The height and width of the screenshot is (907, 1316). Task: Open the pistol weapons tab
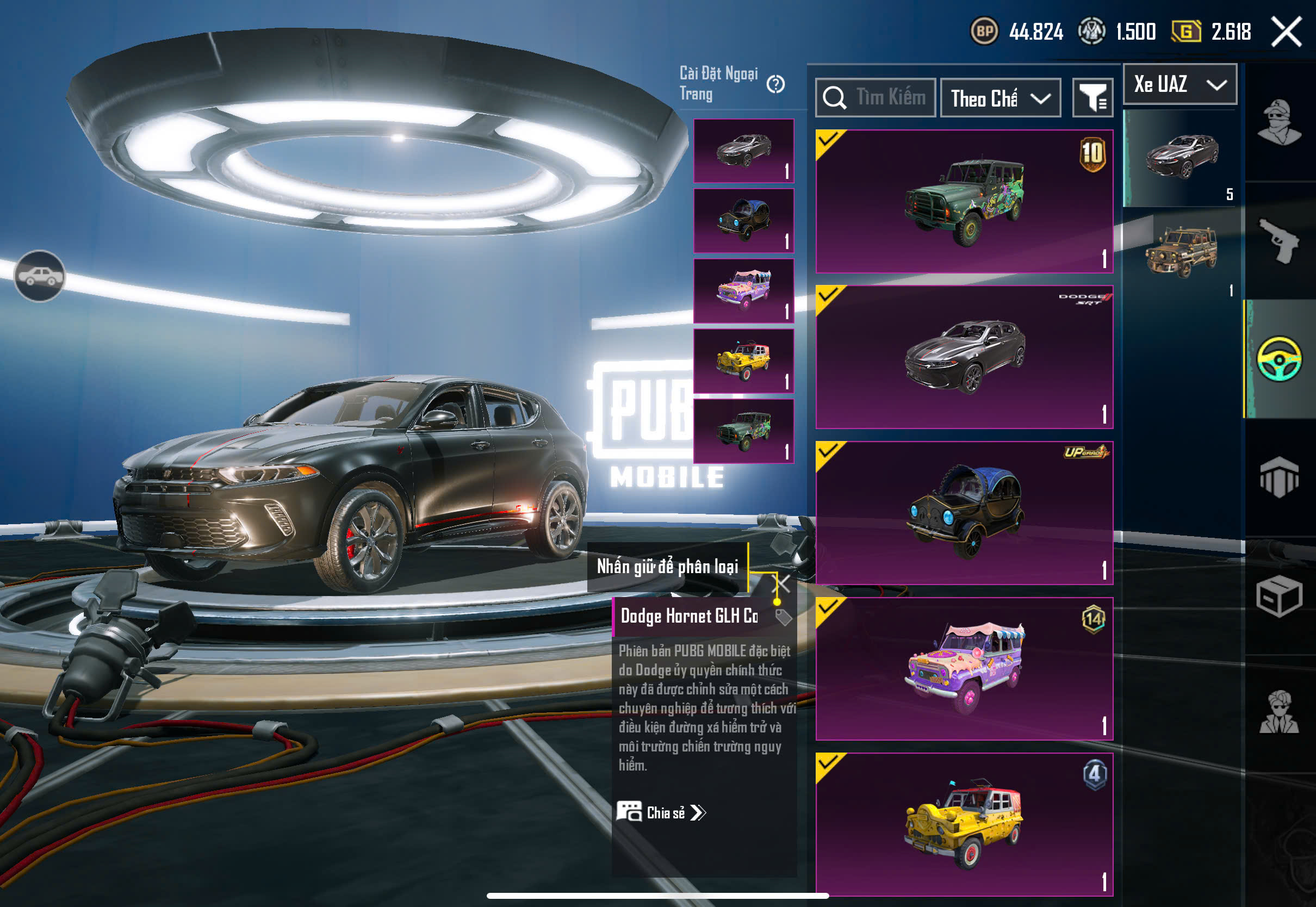pyautogui.click(x=1279, y=241)
